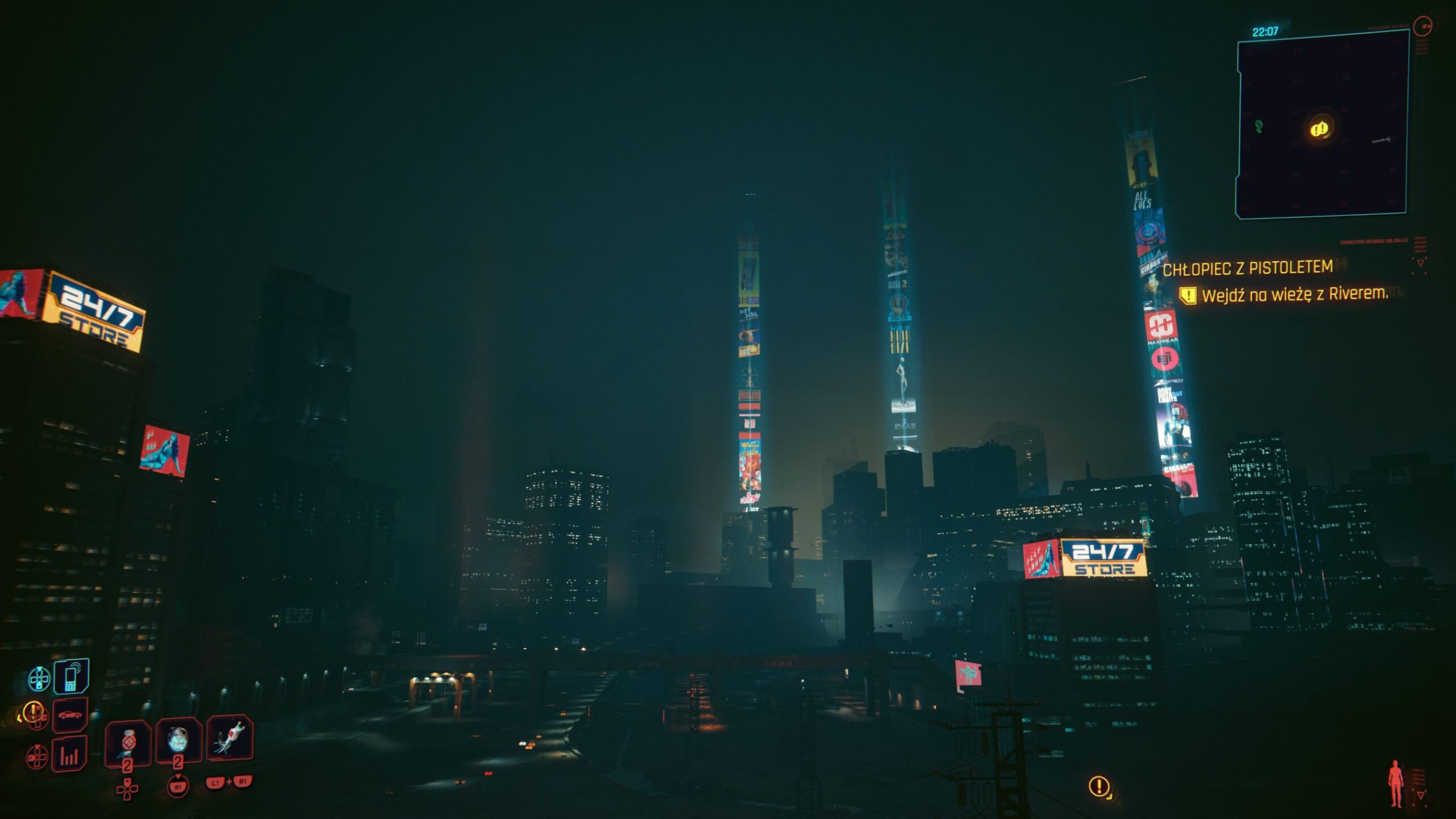Viewport: 1456px width, 819px height.
Task: Click the green marker on the minimap
Action: pos(1259,126)
